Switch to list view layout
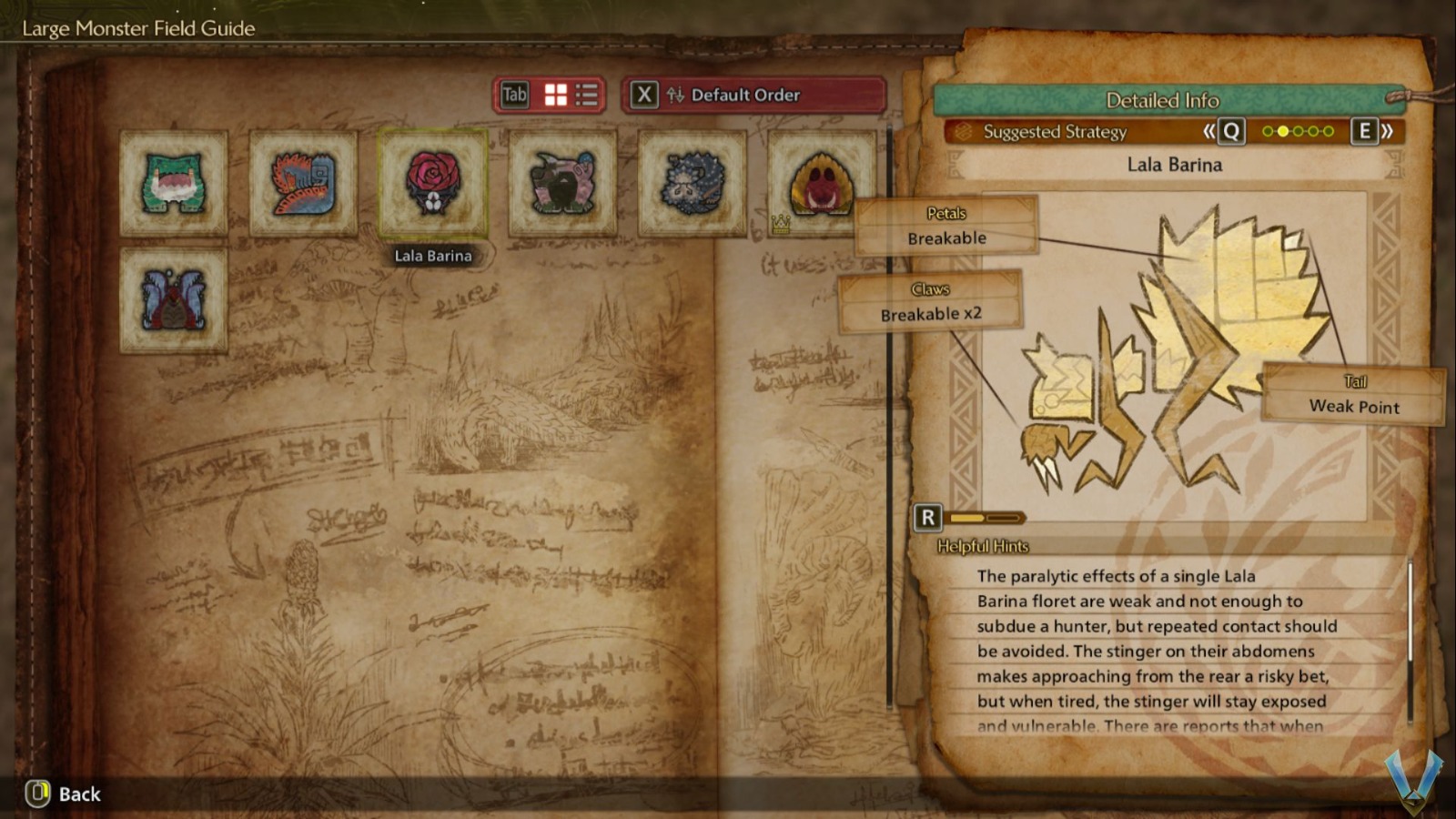Image resolution: width=1456 pixels, height=819 pixels. 587,95
